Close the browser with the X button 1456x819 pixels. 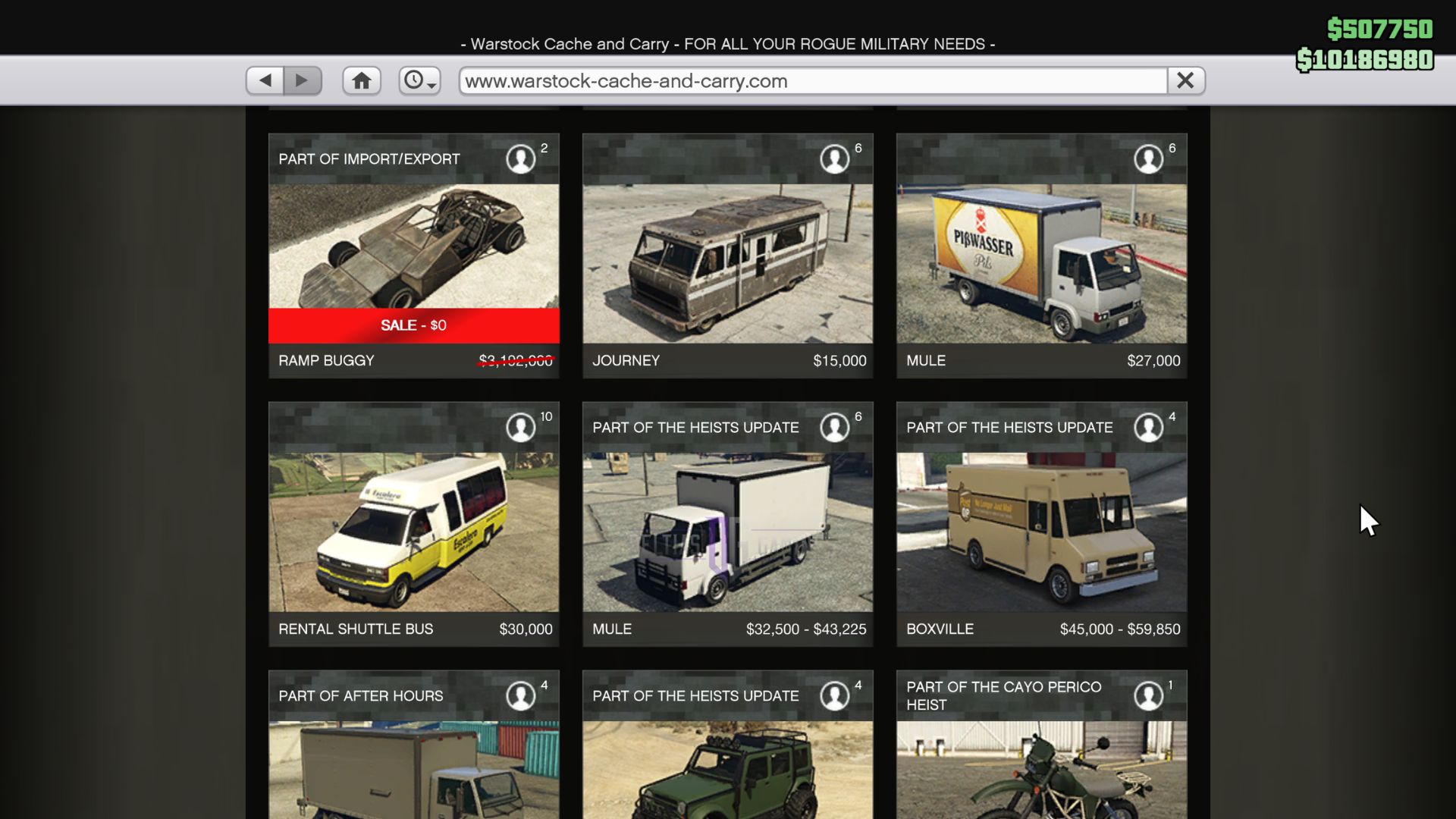[x=1185, y=80]
